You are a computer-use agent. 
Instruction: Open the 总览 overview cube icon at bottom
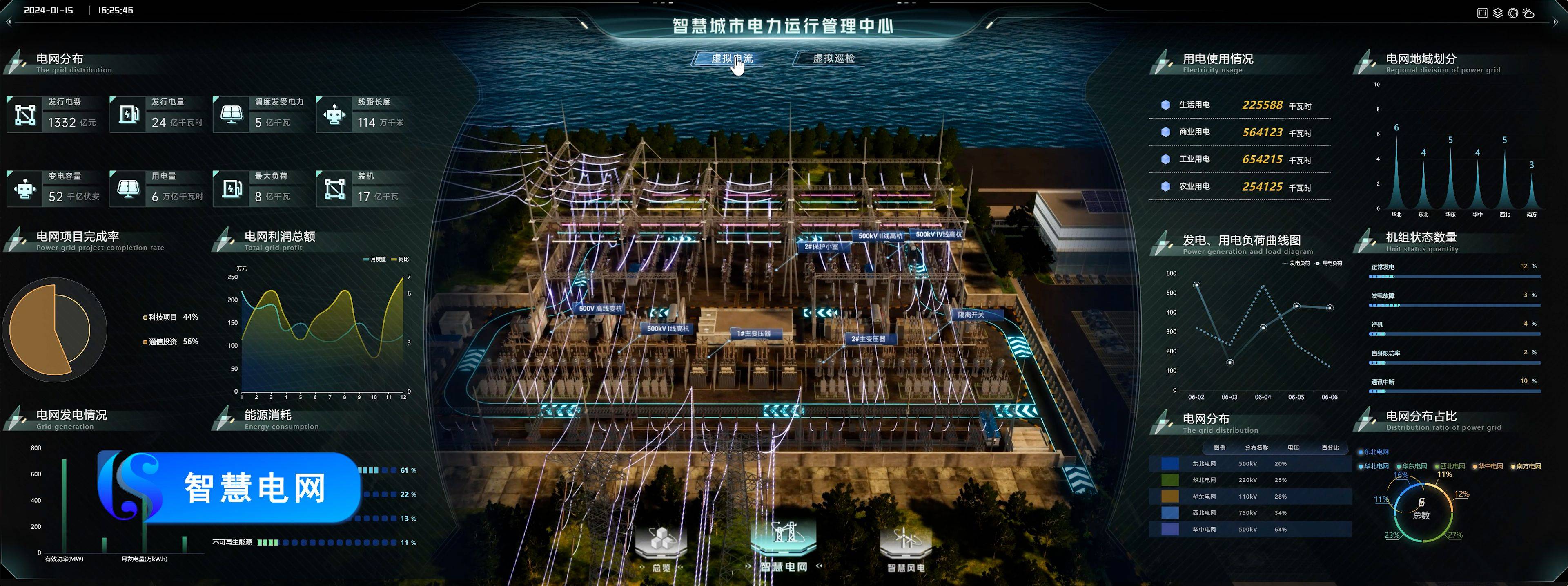pyautogui.click(x=661, y=539)
